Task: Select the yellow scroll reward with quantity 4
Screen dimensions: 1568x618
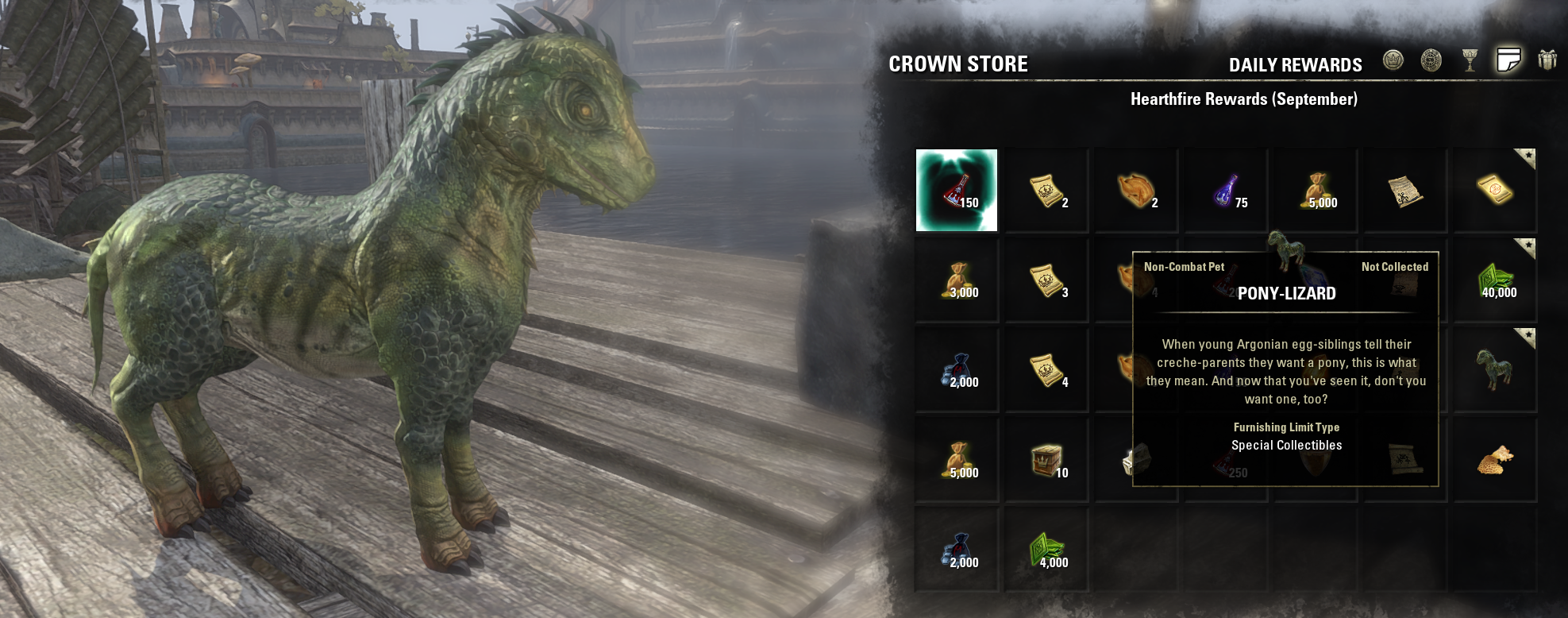Action: click(1046, 370)
